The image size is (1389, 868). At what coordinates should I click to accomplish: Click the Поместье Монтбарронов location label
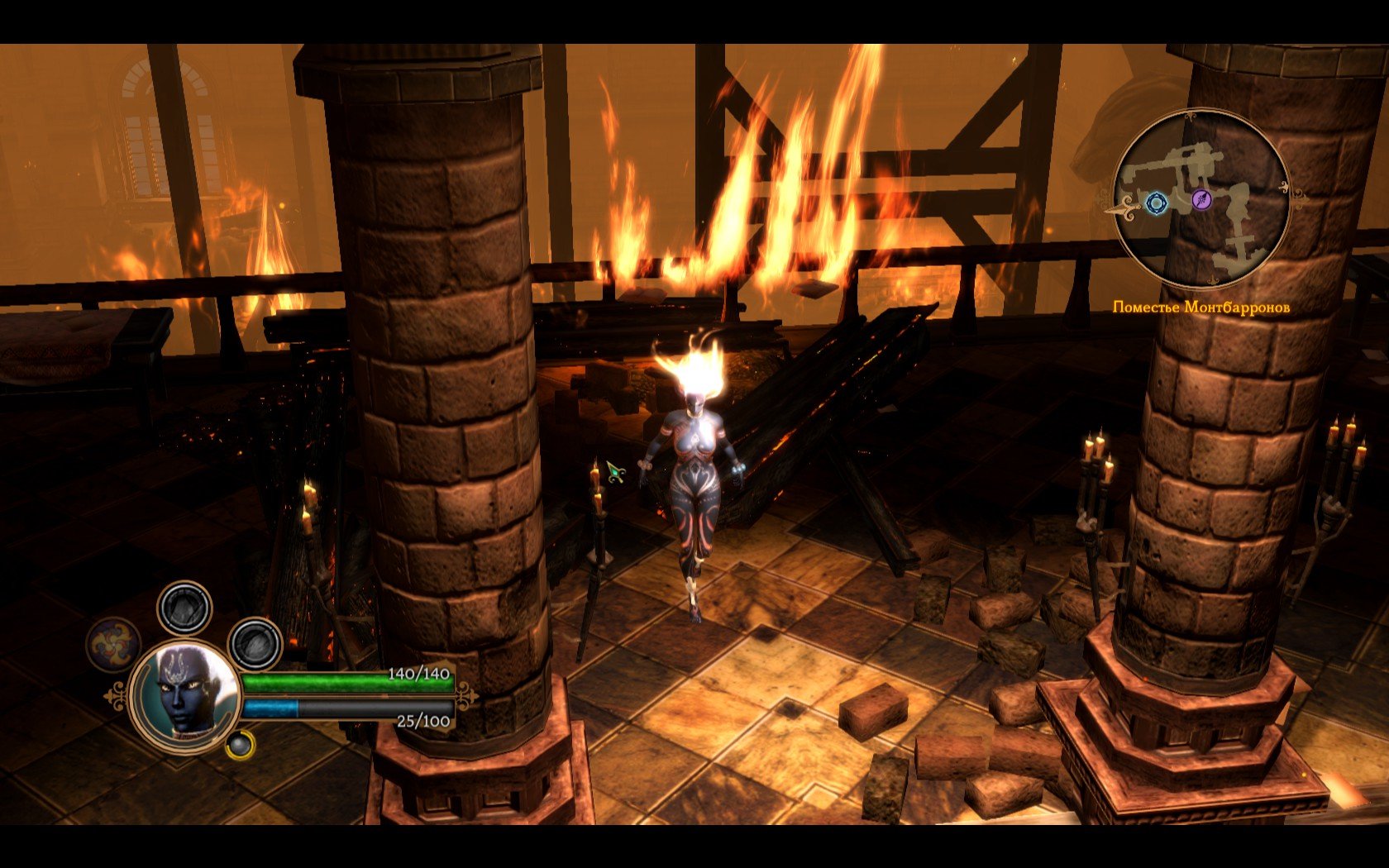pyautogui.click(x=1200, y=308)
